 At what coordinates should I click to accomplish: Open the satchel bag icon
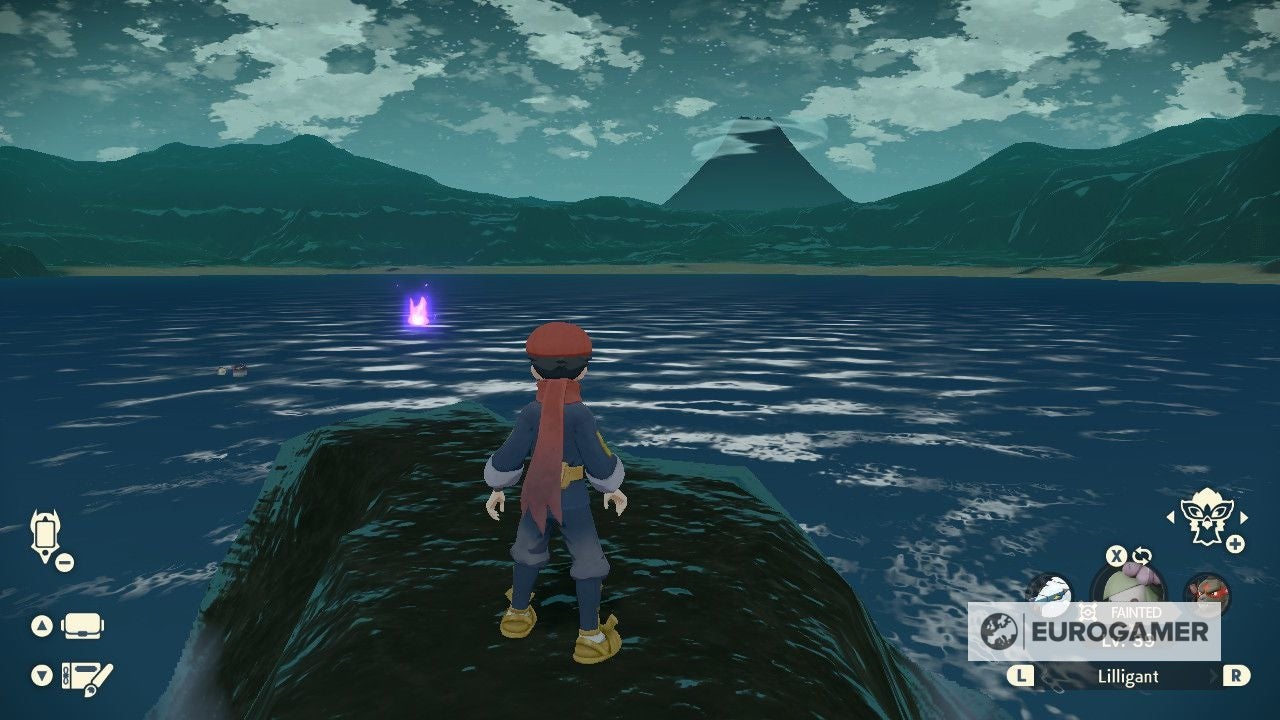tap(83, 627)
